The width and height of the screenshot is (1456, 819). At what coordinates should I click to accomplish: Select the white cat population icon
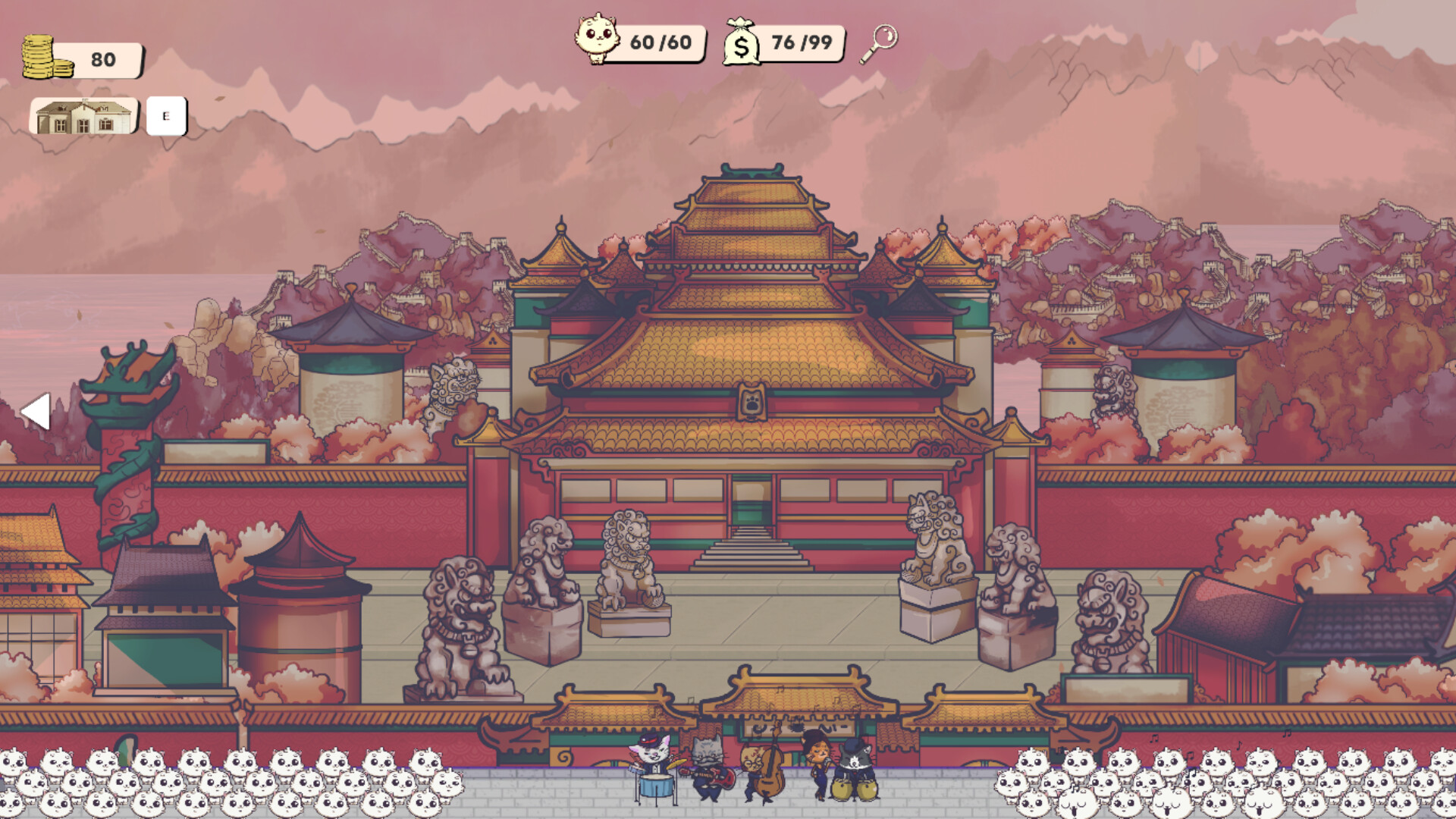[598, 38]
